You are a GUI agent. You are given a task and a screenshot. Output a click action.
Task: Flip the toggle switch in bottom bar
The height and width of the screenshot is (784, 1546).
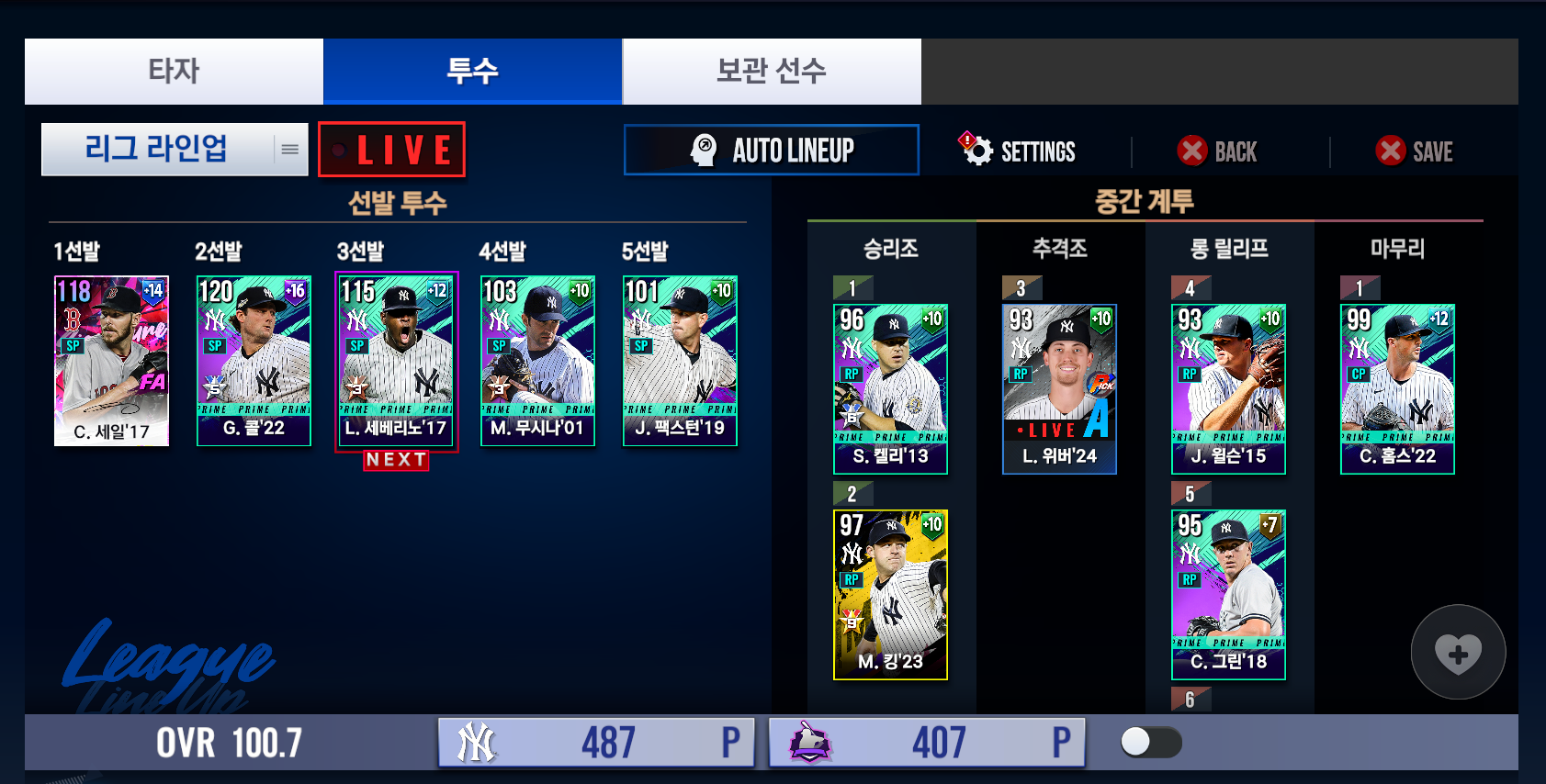(1151, 742)
